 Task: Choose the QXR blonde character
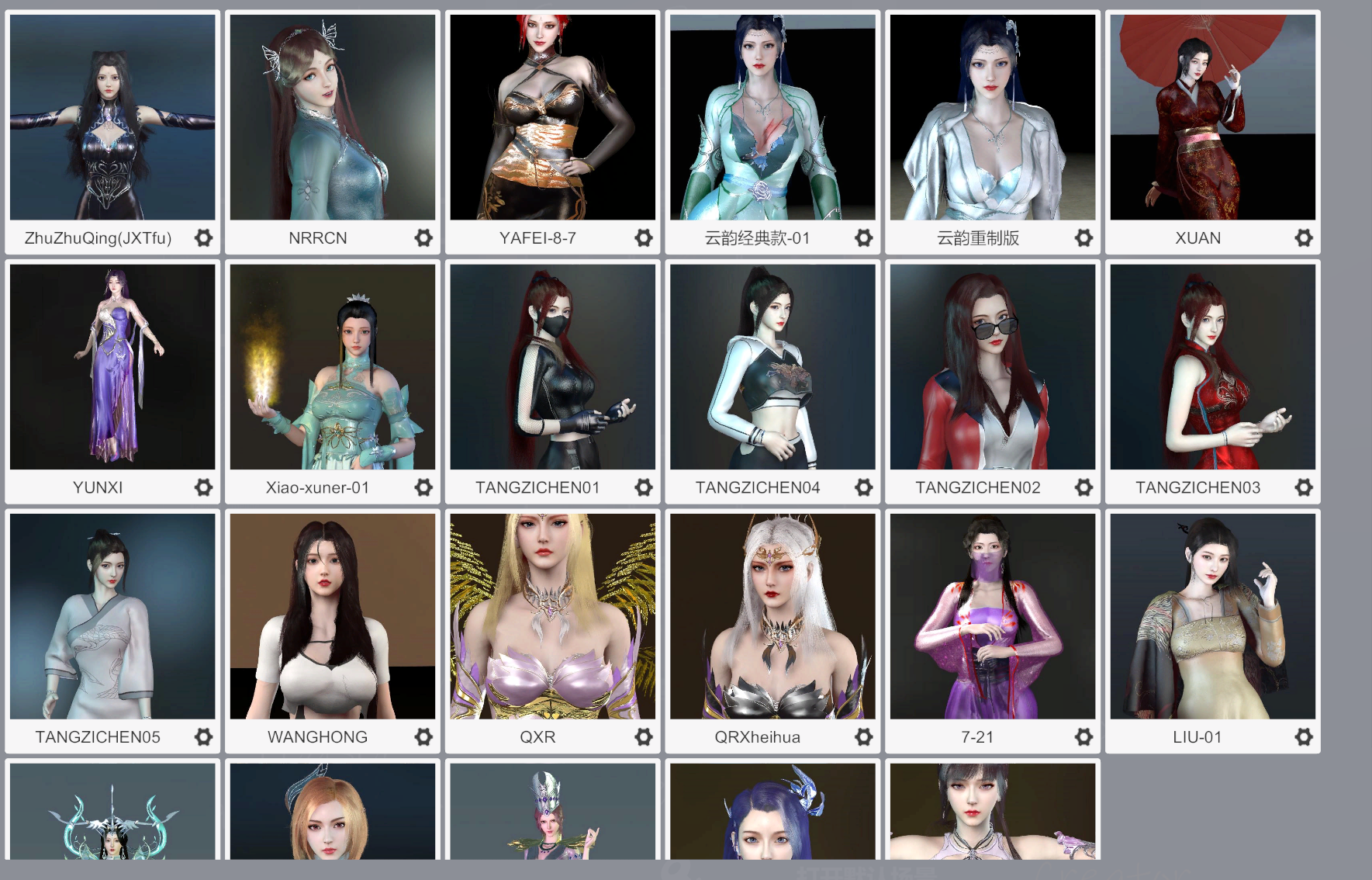coord(553,616)
